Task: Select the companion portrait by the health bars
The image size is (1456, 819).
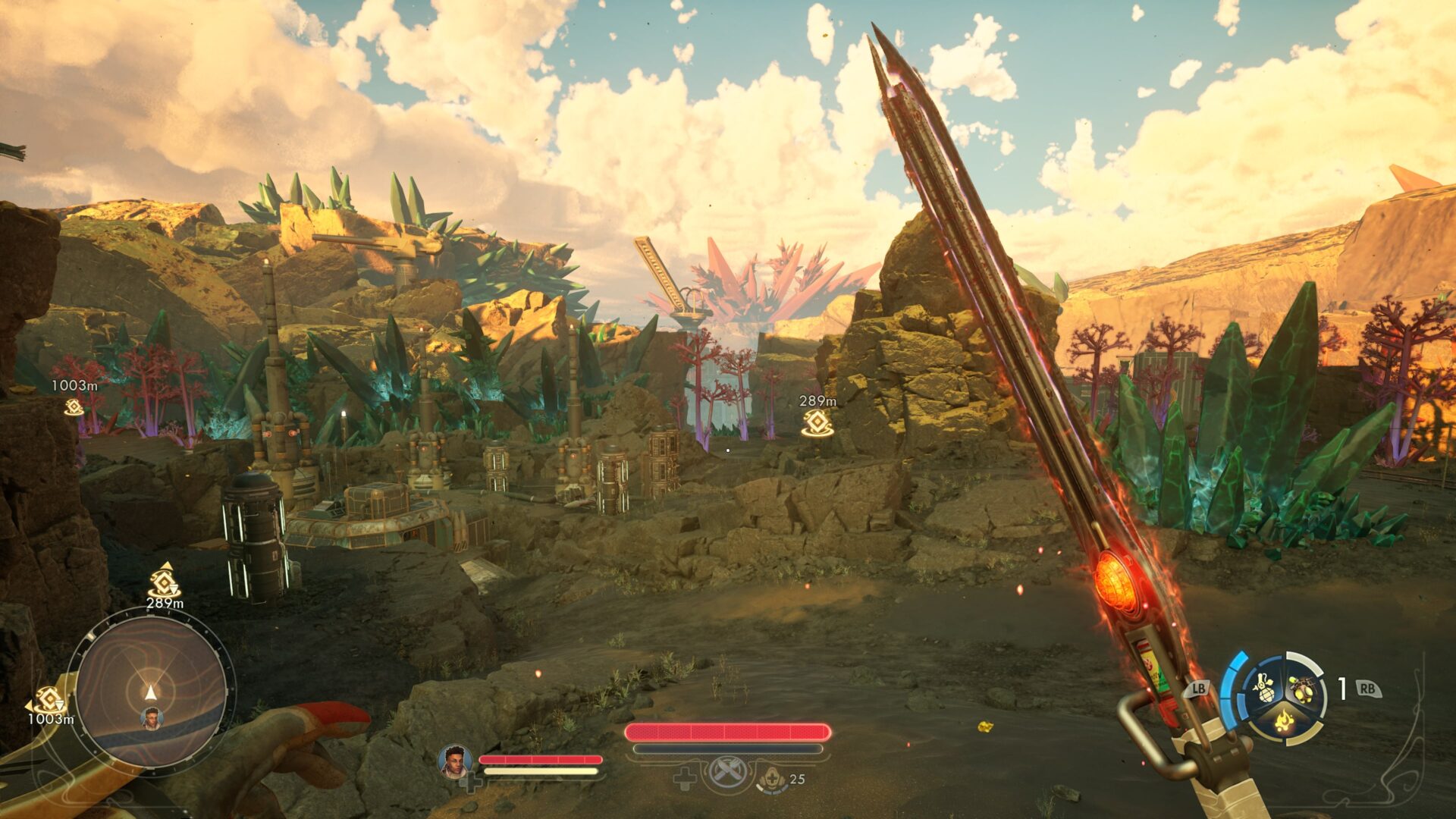Action: (455, 761)
